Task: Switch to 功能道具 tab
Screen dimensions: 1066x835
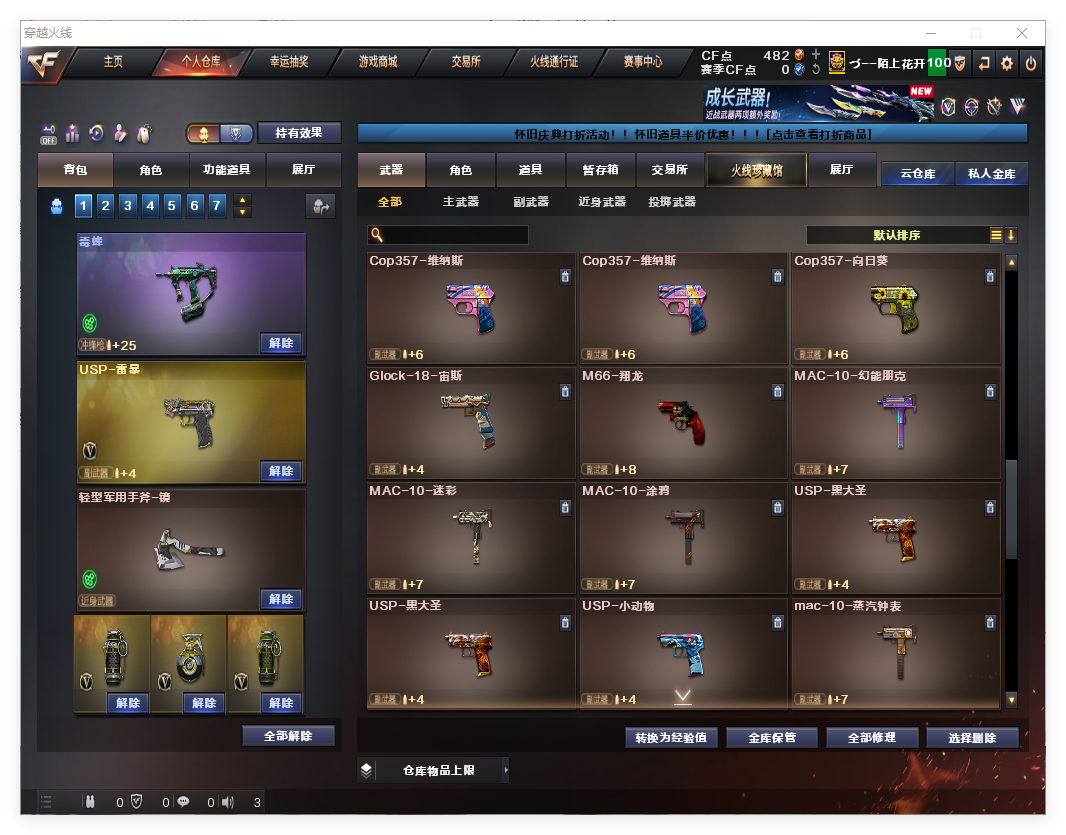Action: click(227, 170)
